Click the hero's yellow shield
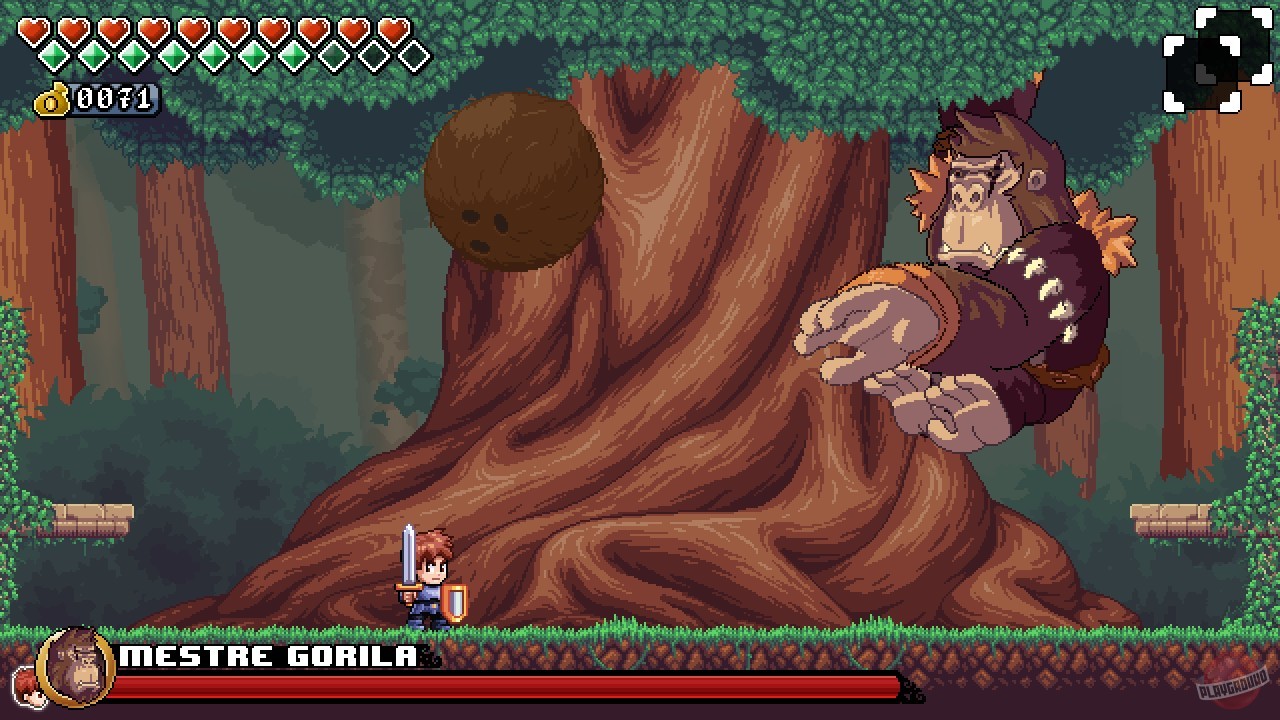 tap(455, 602)
